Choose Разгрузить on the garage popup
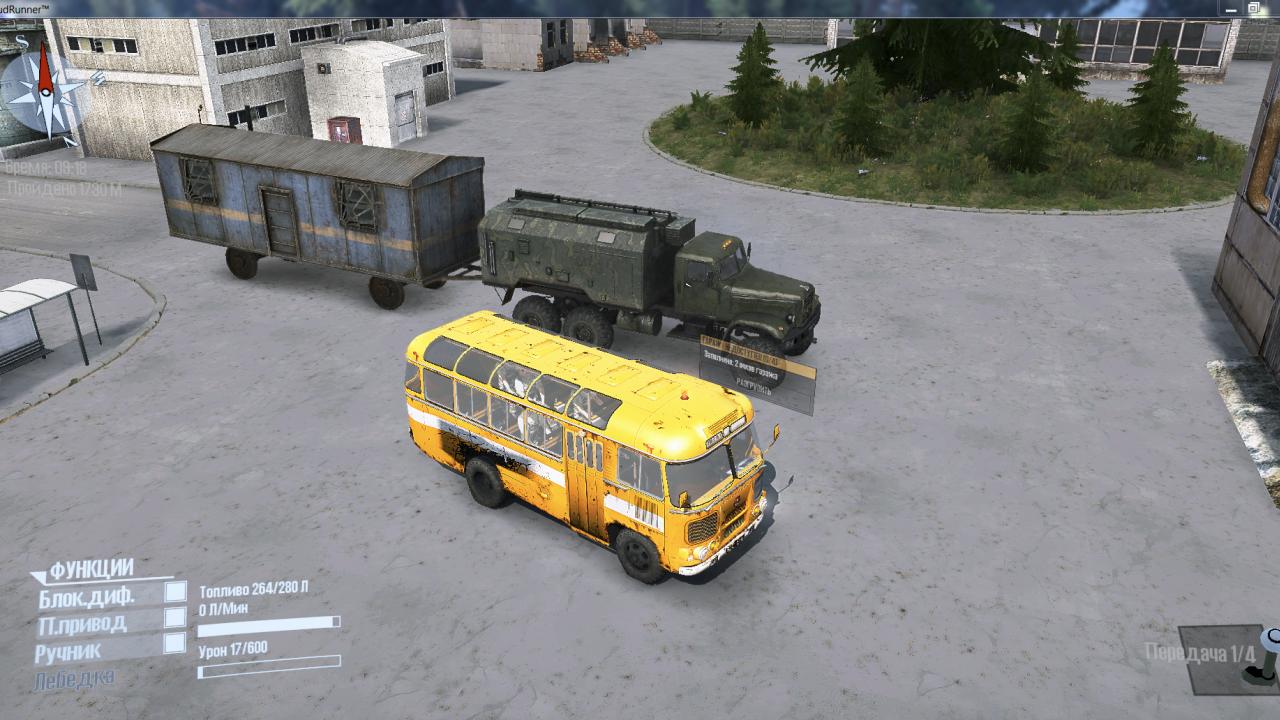This screenshot has width=1280, height=720. [x=753, y=383]
